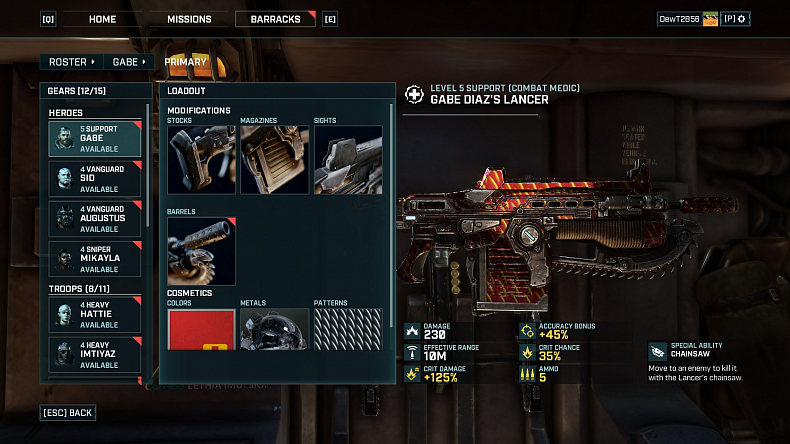Pick Sniper Mikayla in the roster

click(95, 258)
